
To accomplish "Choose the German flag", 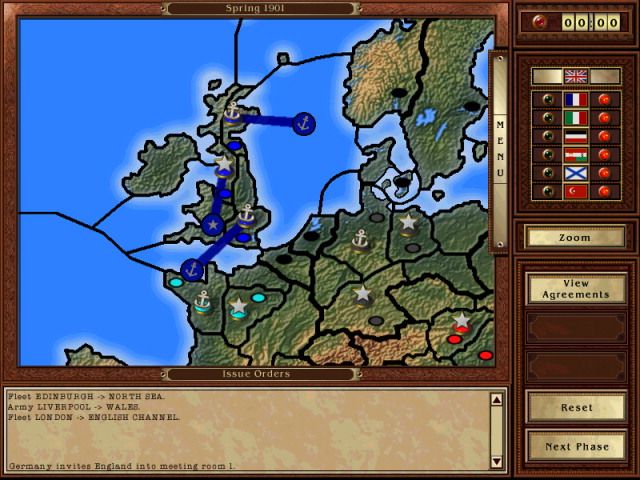I will pyautogui.click(x=575, y=136).
